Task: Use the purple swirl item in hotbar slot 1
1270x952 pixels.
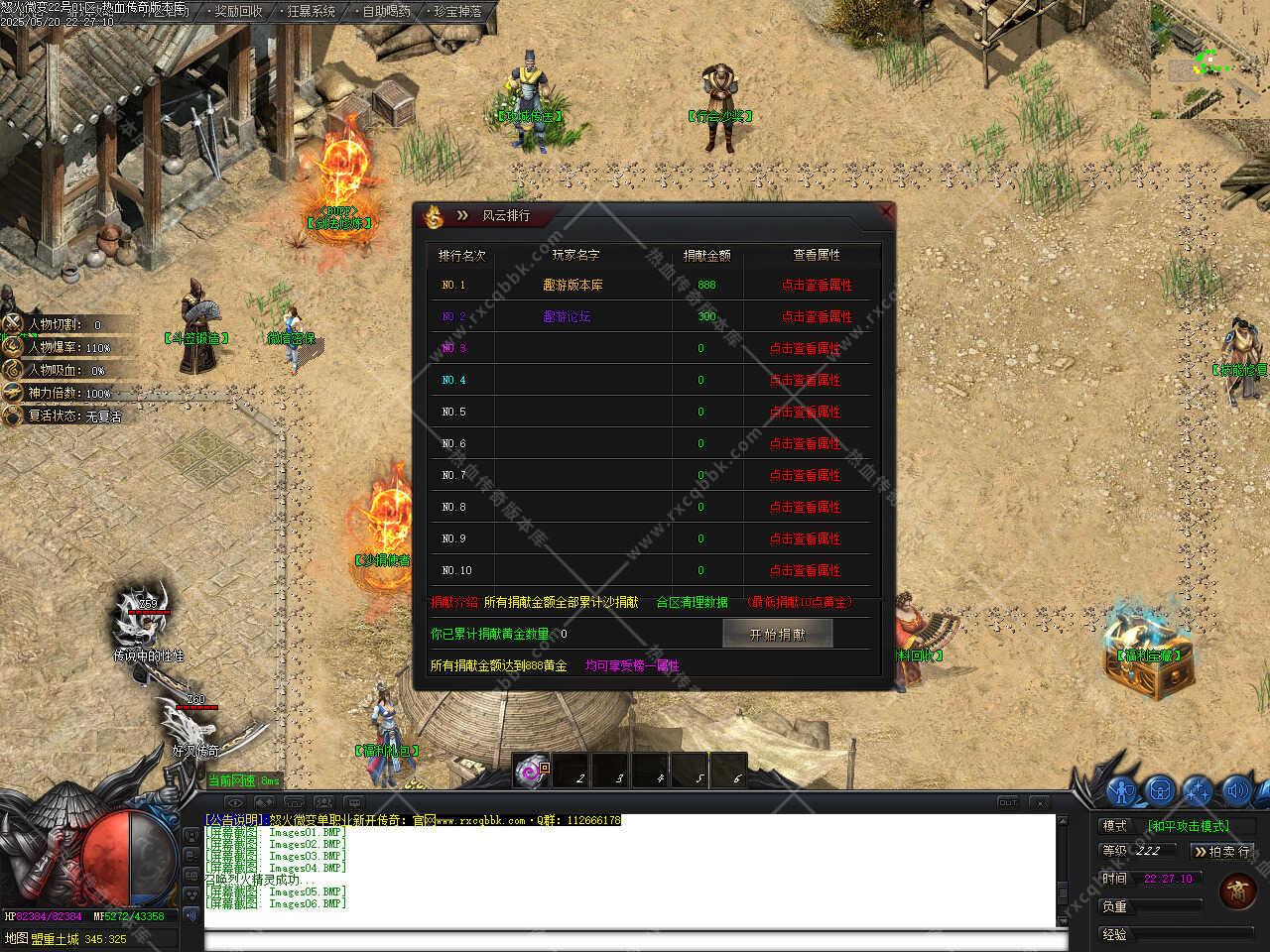Action: tap(531, 771)
